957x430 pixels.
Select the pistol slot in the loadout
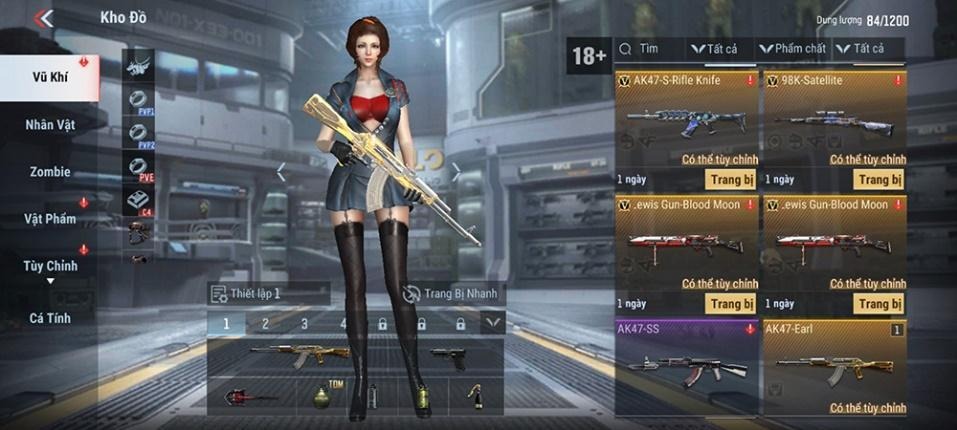447,357
